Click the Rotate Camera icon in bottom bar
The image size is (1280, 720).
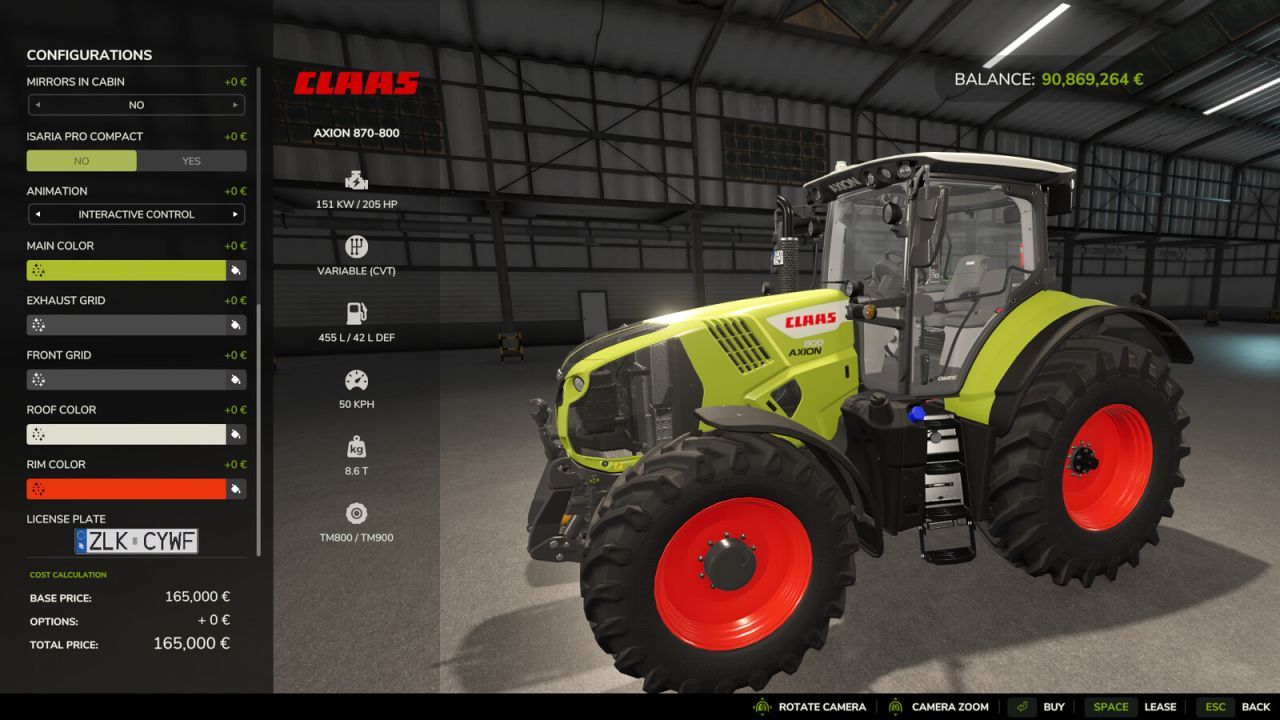(762, 706)
